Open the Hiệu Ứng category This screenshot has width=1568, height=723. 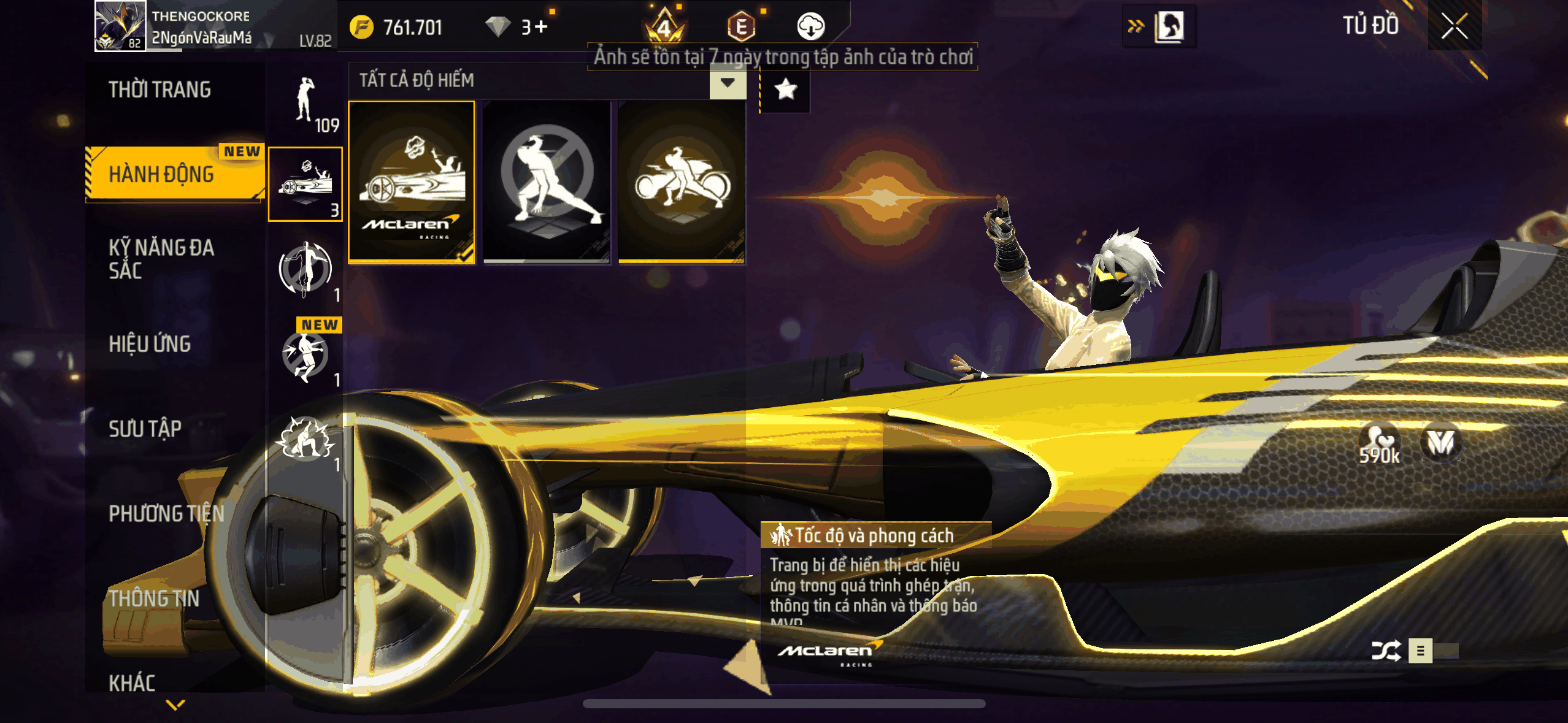[150, 344]
